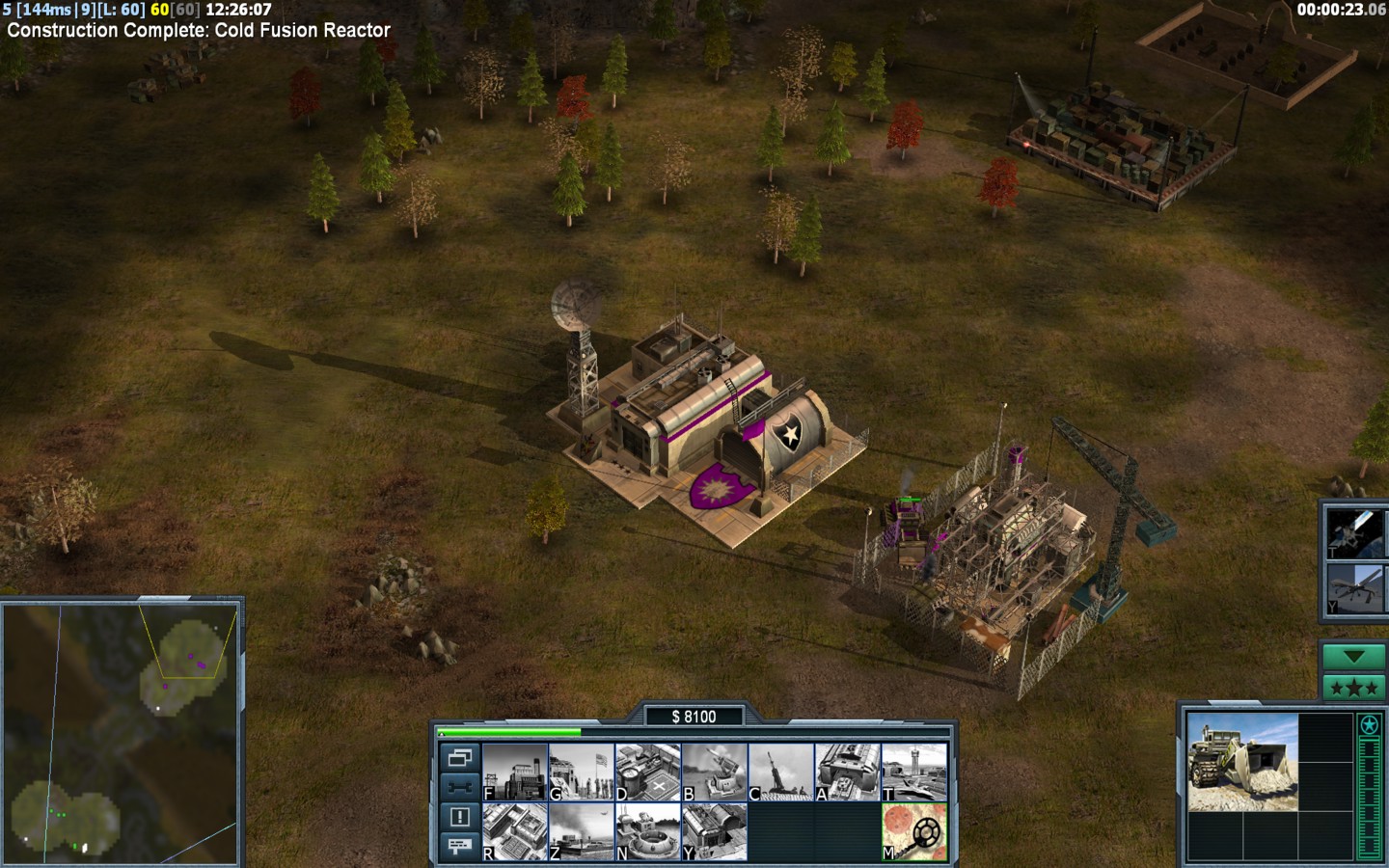
Task: Activate the spy satellite power icon
Action: tap(1355, 532)
